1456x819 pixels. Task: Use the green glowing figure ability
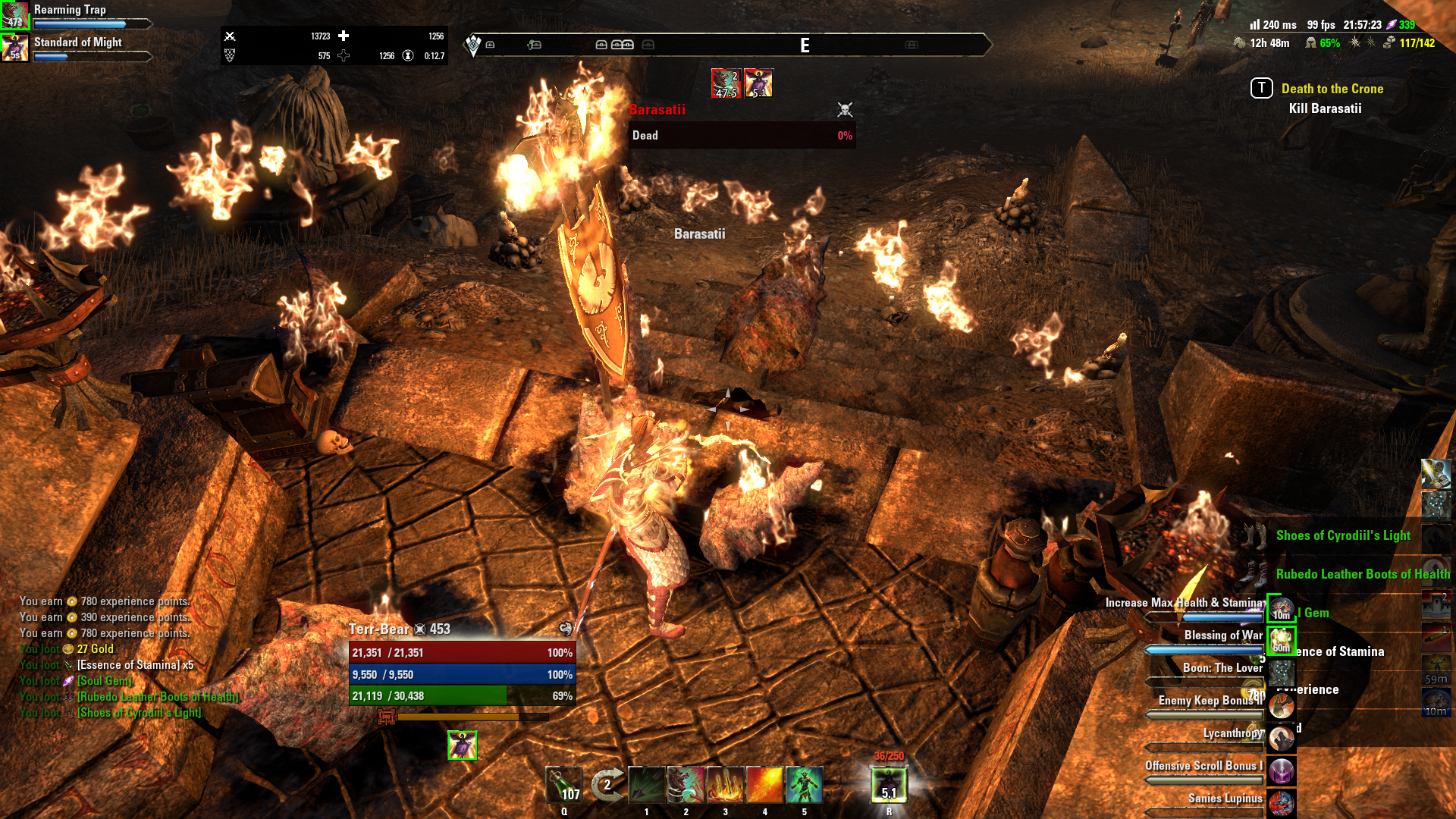(x=804, y=785)
